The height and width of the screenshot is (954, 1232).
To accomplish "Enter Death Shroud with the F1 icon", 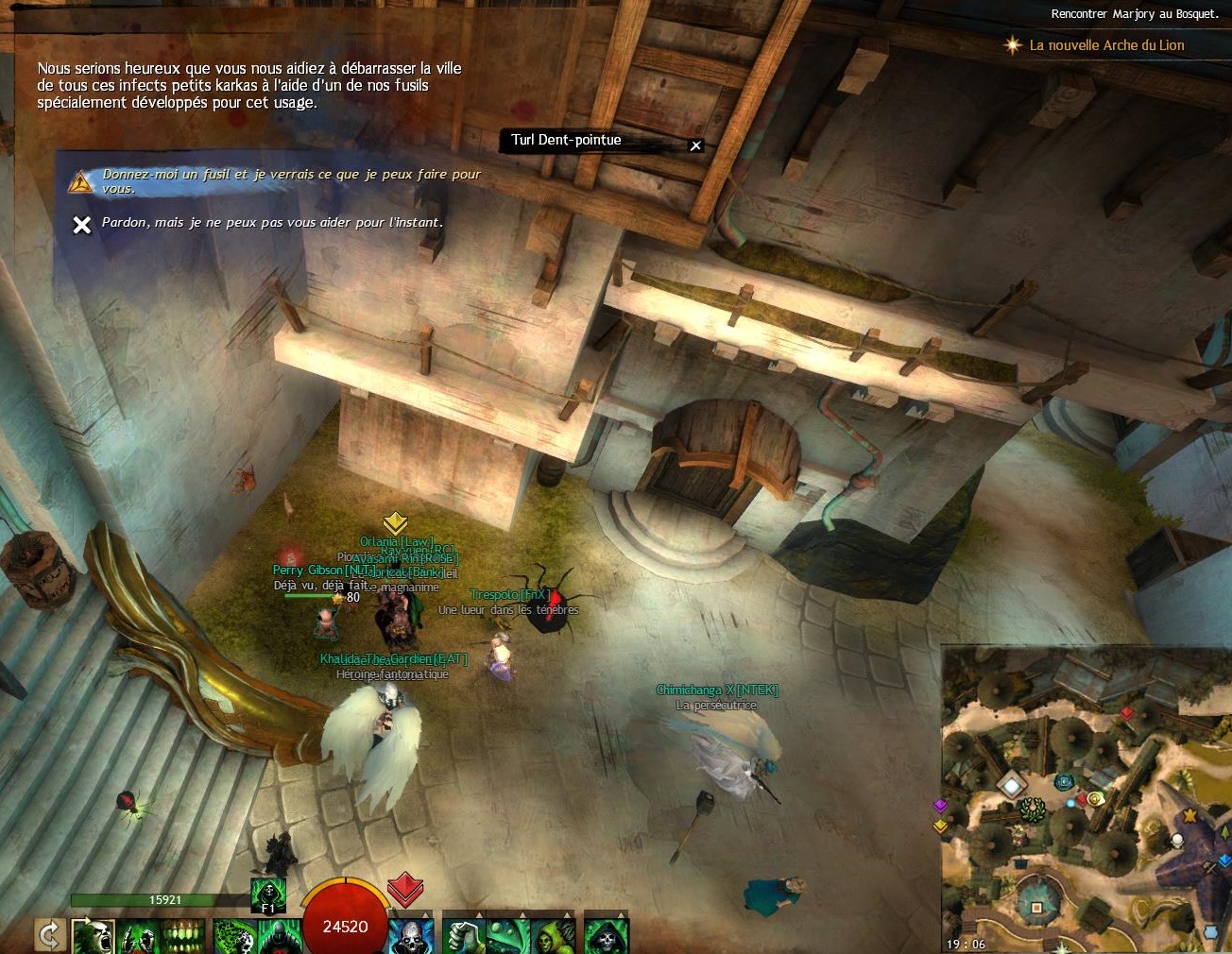I will pyautogui.click(x=268, y=894).
